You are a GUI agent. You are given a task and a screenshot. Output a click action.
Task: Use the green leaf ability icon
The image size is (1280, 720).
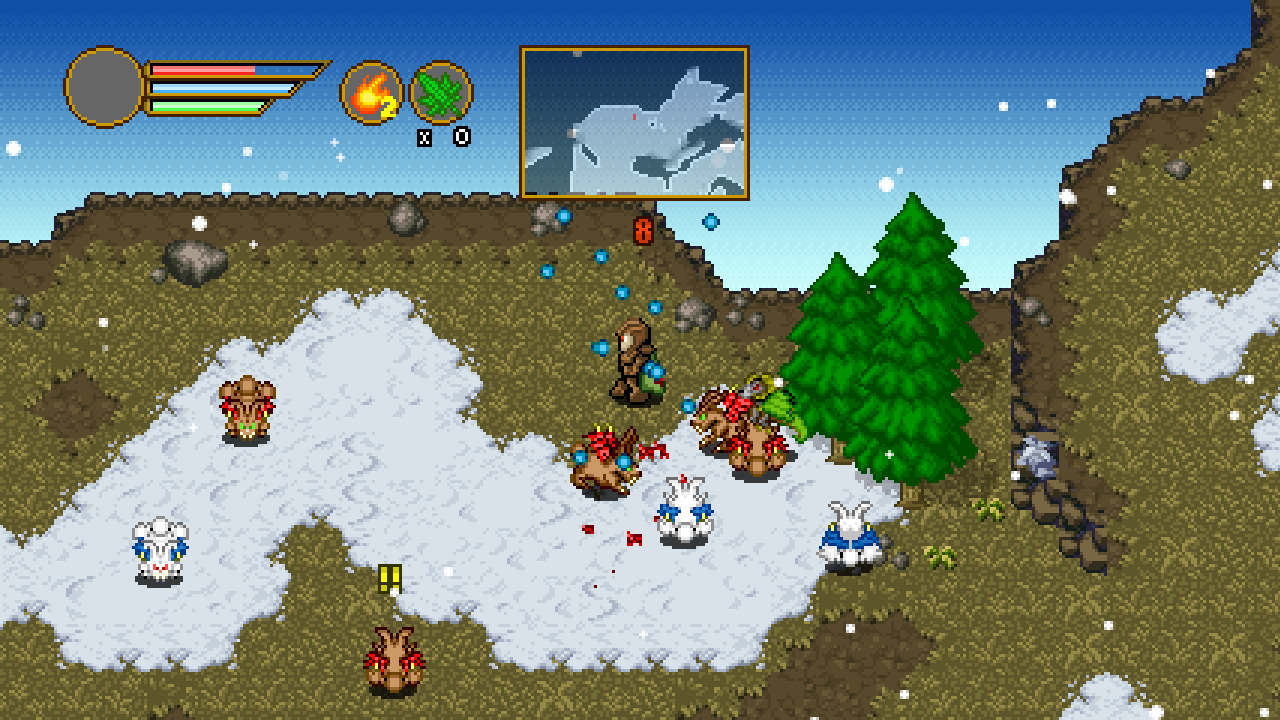pyautogui.click(x=441, y=92)
